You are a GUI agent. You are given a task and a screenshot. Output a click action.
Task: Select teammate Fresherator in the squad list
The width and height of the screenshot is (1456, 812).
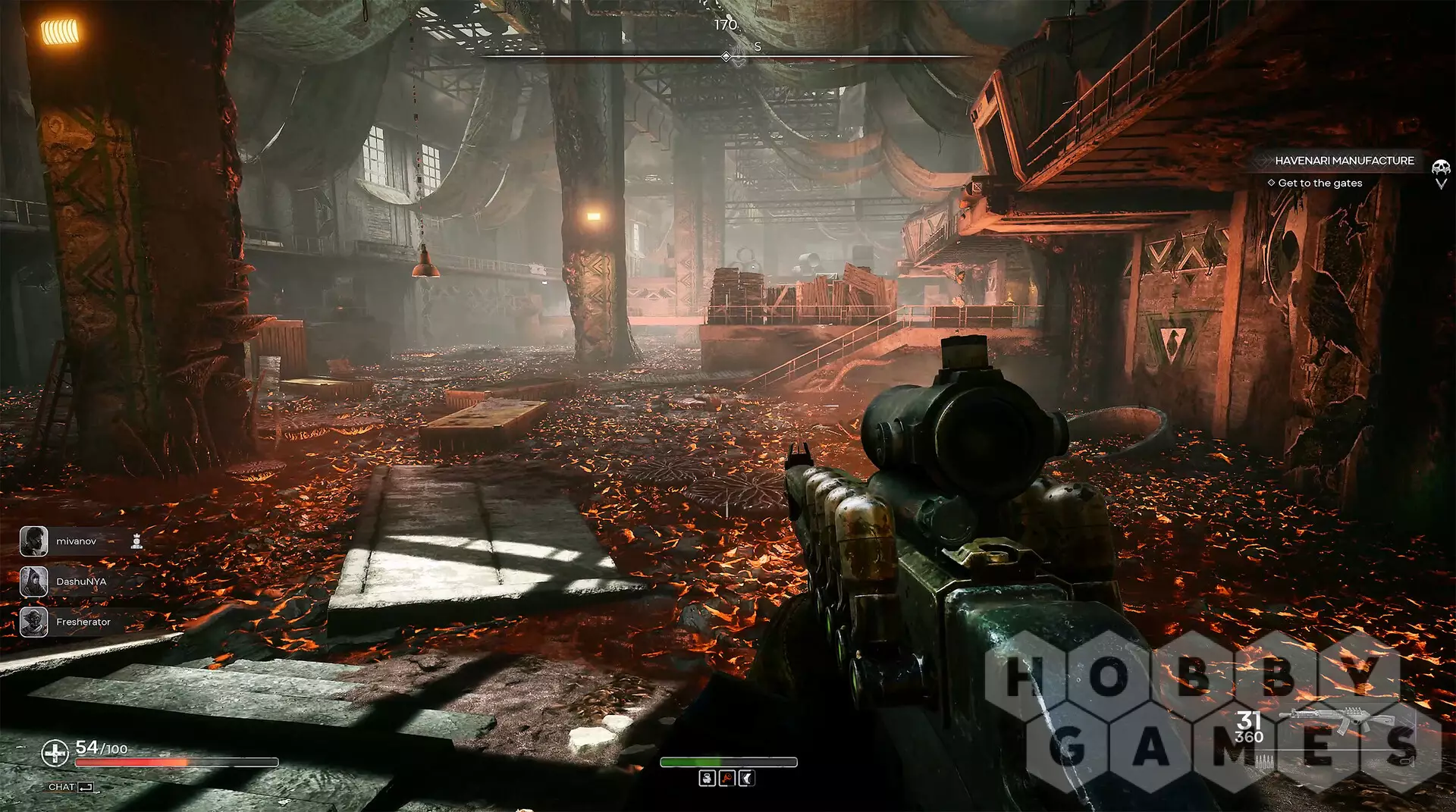[83, 622]
